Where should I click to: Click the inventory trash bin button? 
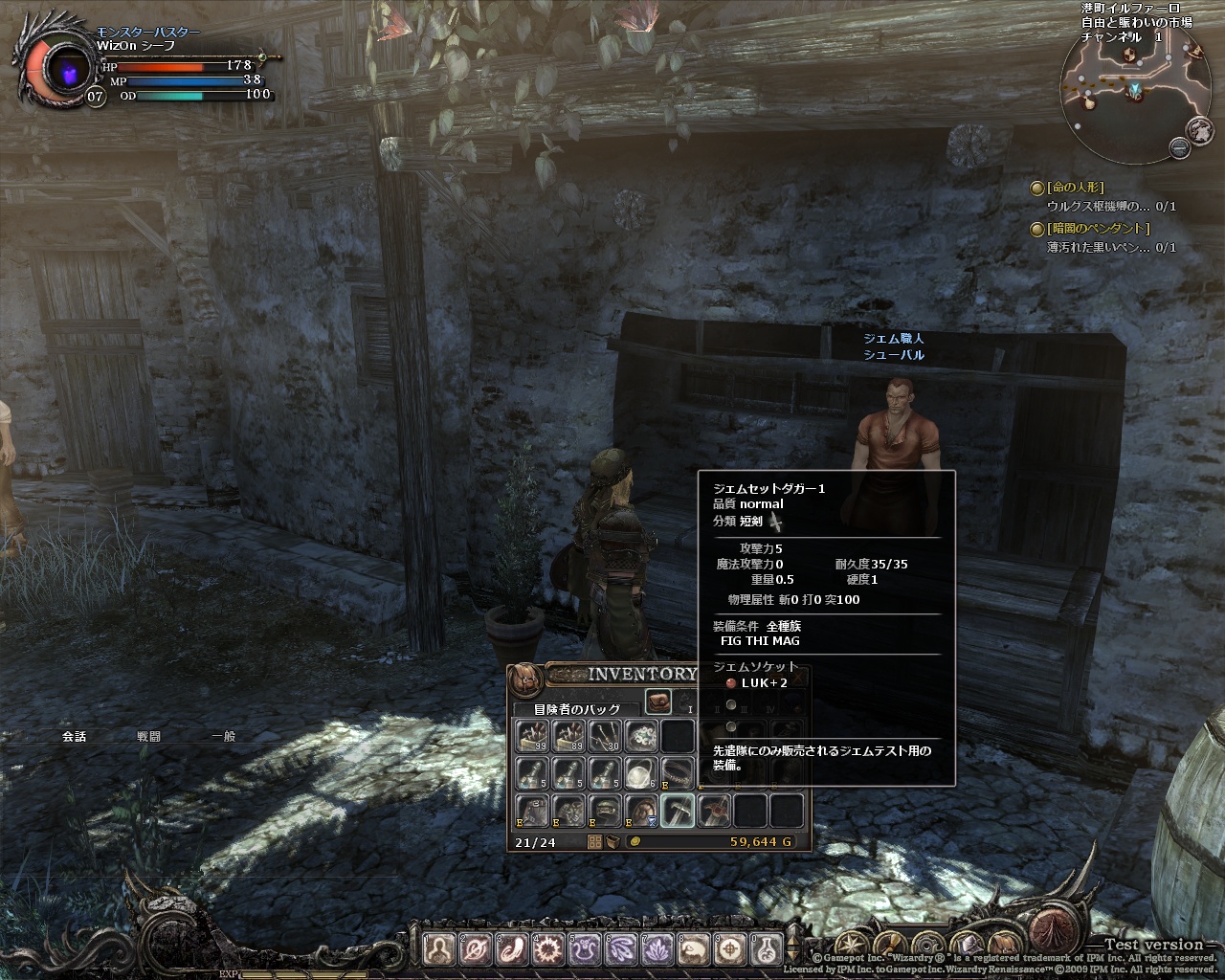[x=612, y=842]
